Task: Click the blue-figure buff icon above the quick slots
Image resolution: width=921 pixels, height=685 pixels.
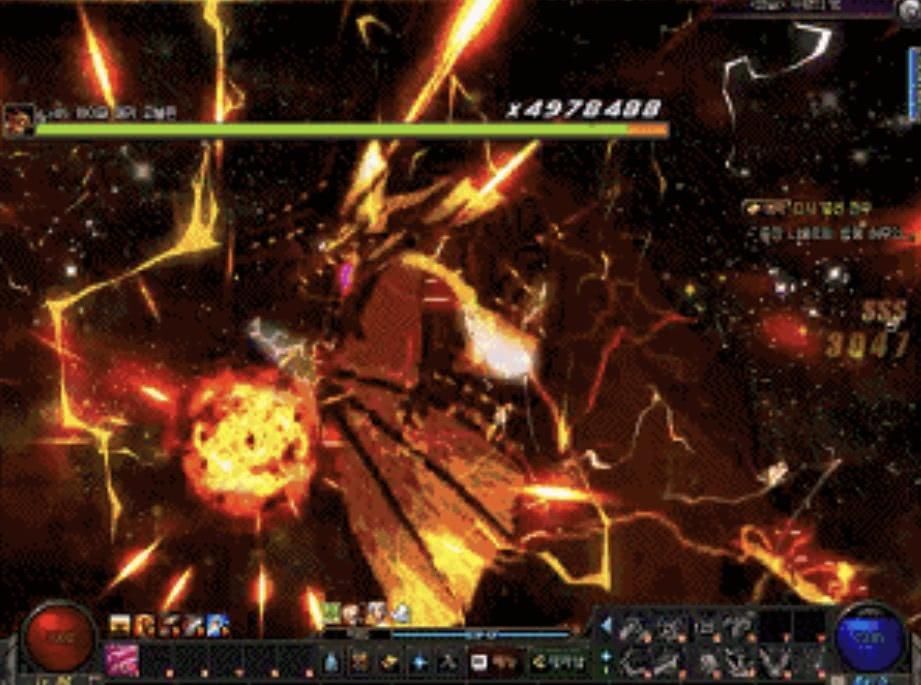Action: 217,626
